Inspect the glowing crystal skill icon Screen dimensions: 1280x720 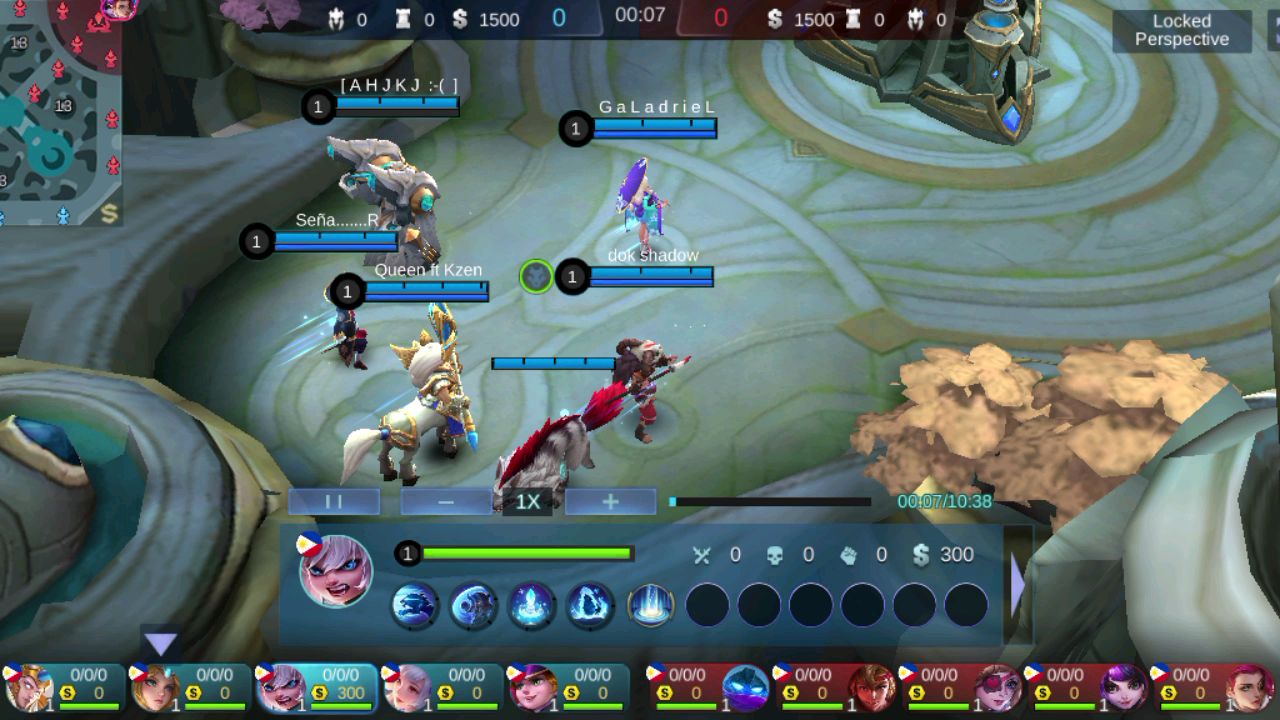(x=532, y=606)
